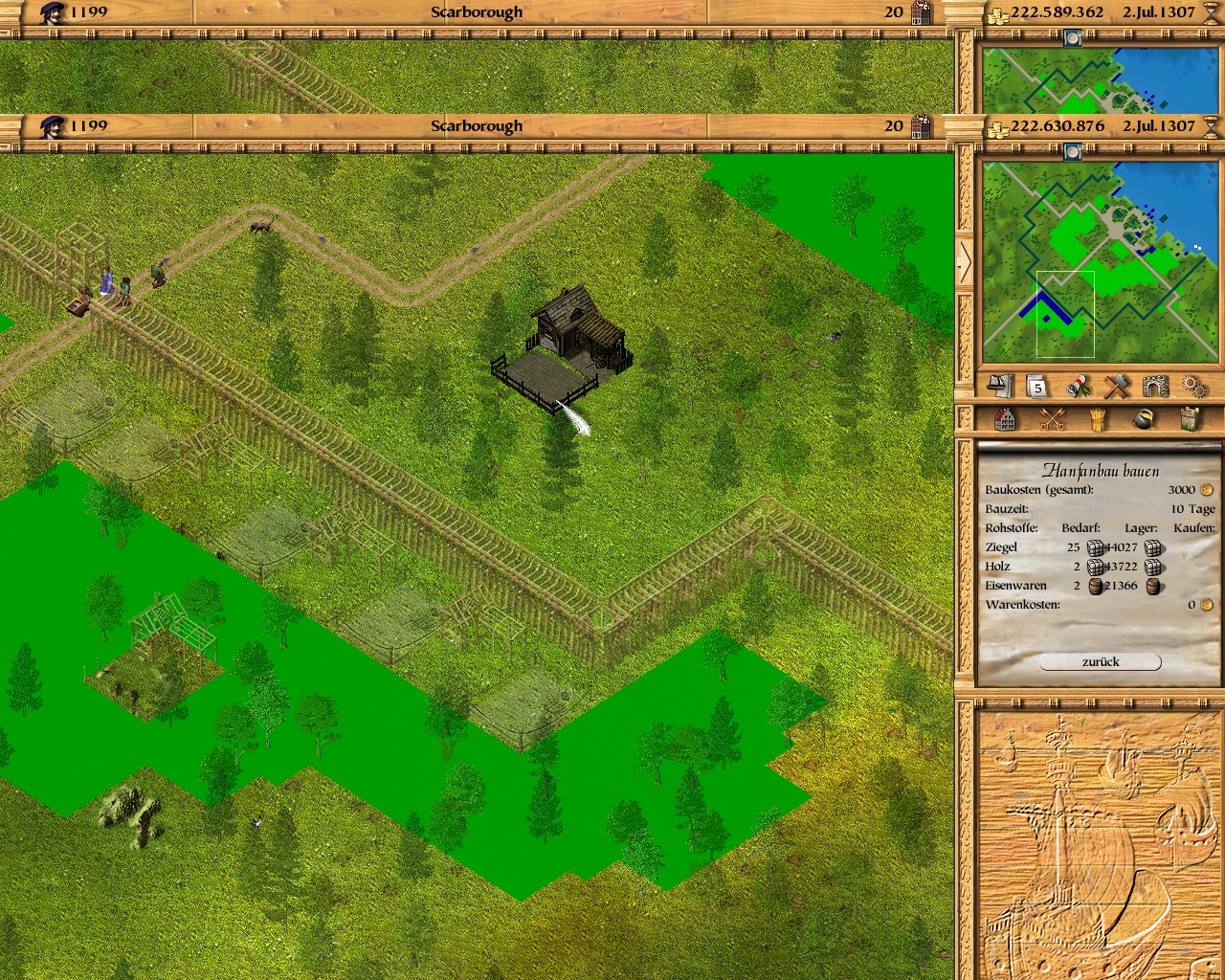Viewport: 1225px width, 980px height.
Task: Click the plate and cutlery icon above minimap
Action: [1073, 152]
